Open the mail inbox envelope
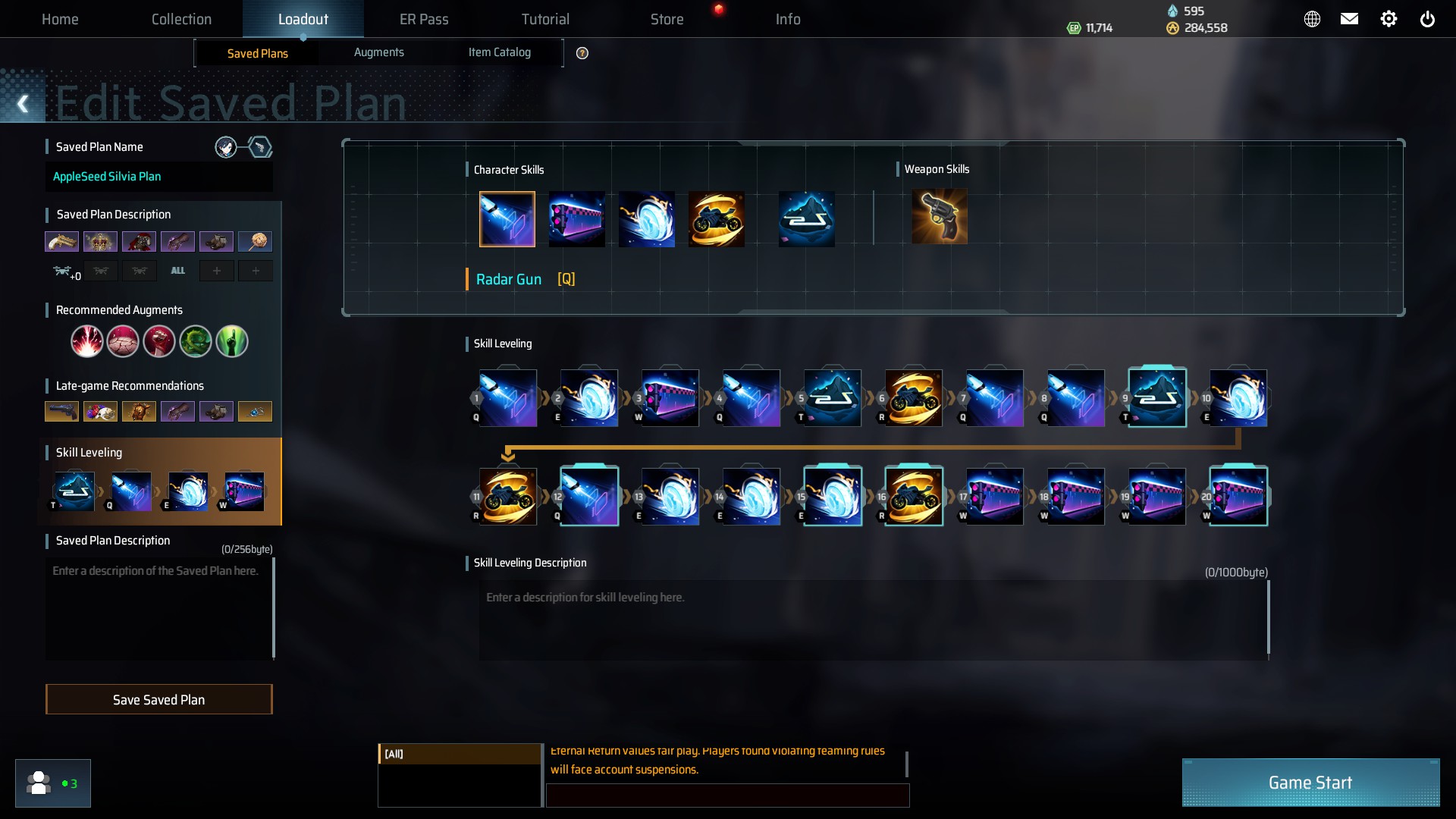This screenshot has height=819, width=1456. pyautogui.click(x=1349, y=19)
